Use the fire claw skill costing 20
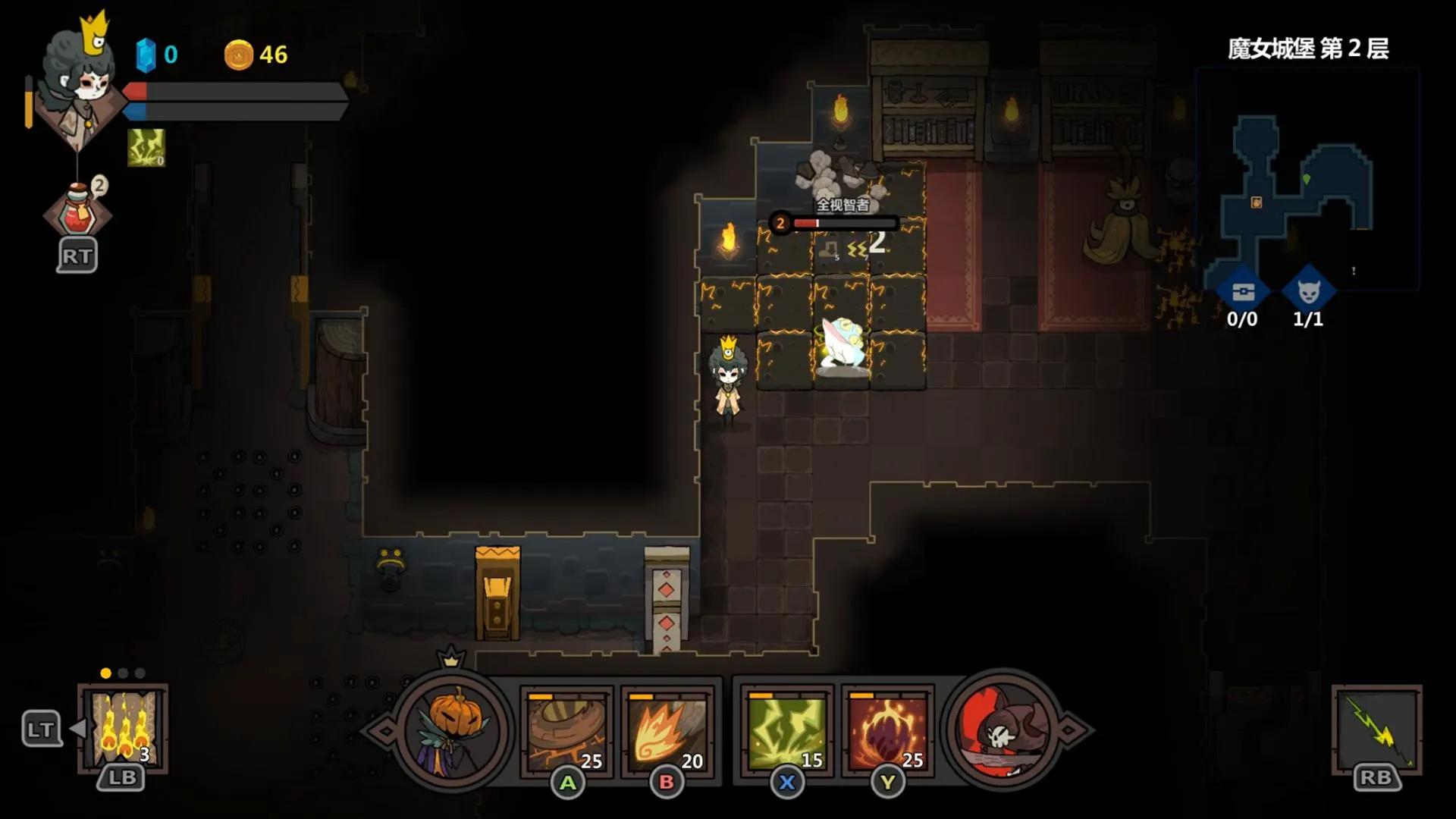The height and width of the screenshot is (819, 1456). pyautogui.click(x=667, y=731)
